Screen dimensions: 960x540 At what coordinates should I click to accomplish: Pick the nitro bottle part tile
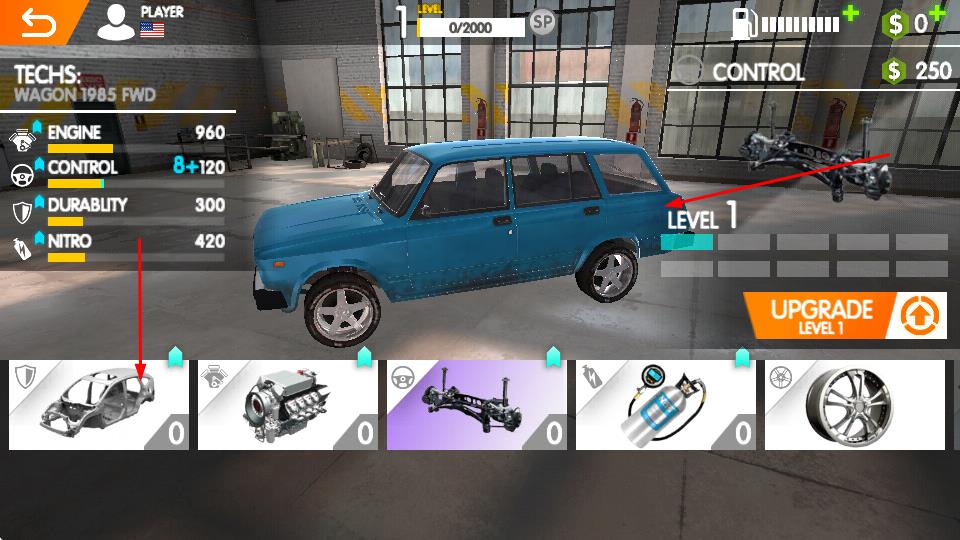click(x=665, y=404)
